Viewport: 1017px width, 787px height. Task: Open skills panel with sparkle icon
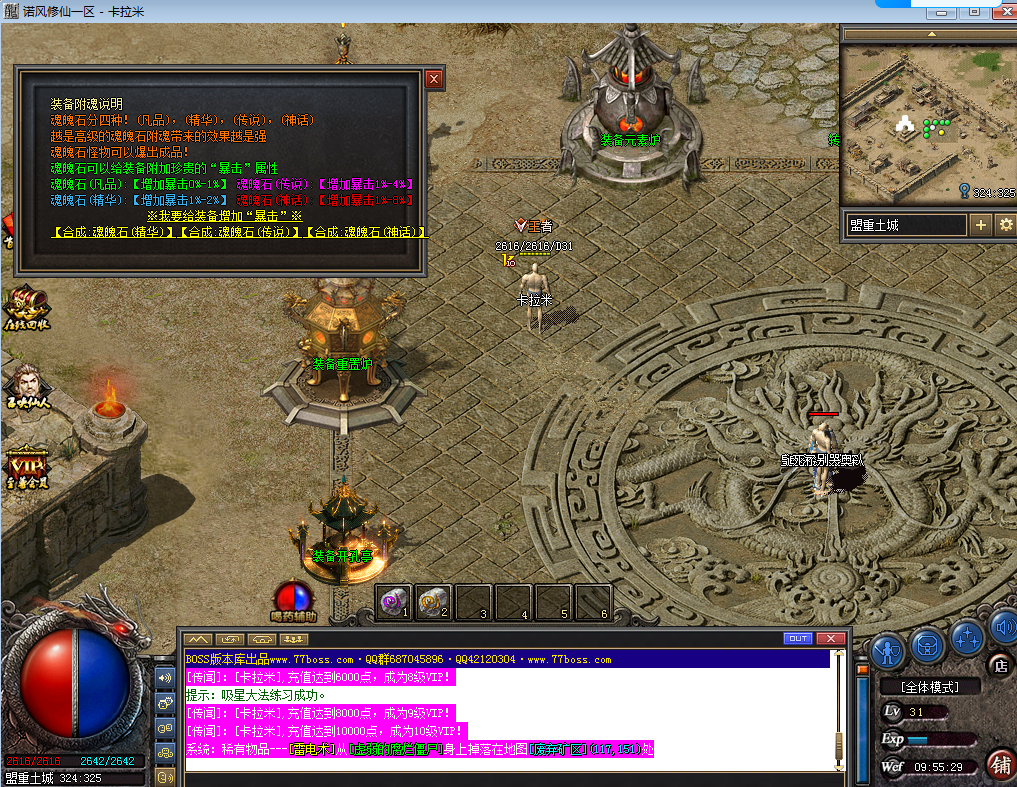(966, 636)
